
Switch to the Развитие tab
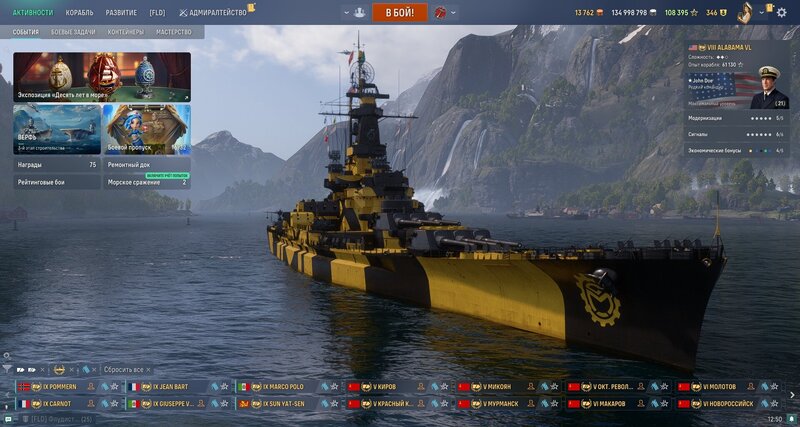(x=121, y=12)
